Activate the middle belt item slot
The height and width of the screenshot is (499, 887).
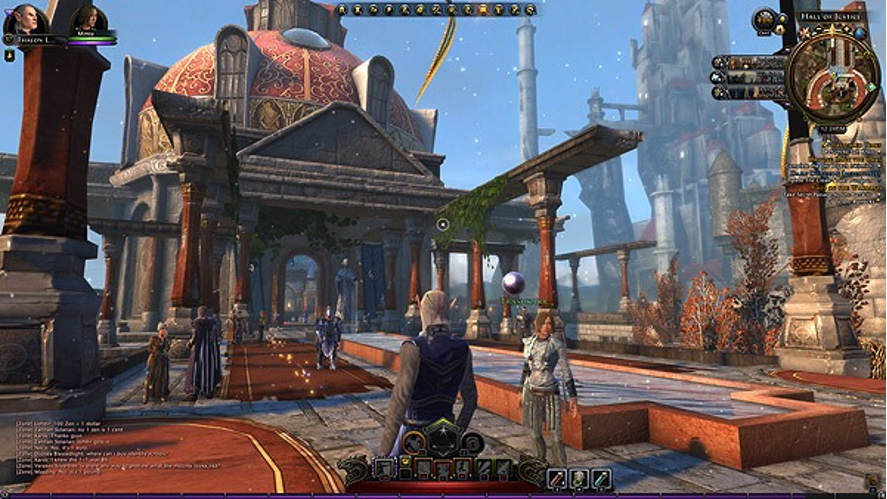(x=577, y=479)
